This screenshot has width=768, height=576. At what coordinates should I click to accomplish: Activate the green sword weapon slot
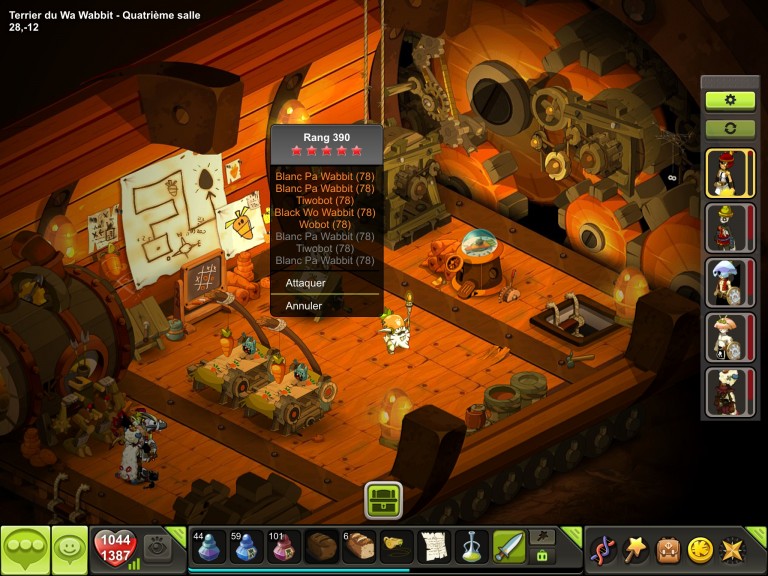[509, 547]
